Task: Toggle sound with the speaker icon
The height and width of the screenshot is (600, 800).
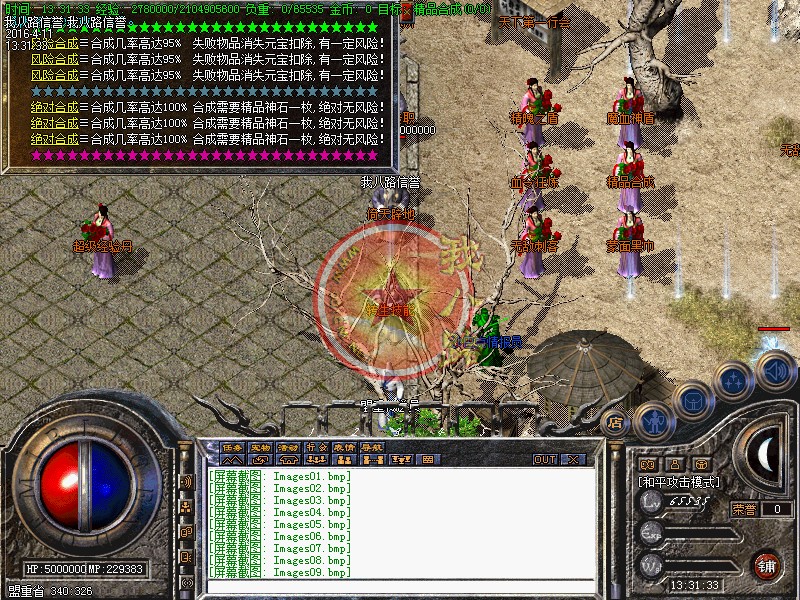Action: (773, 371)
